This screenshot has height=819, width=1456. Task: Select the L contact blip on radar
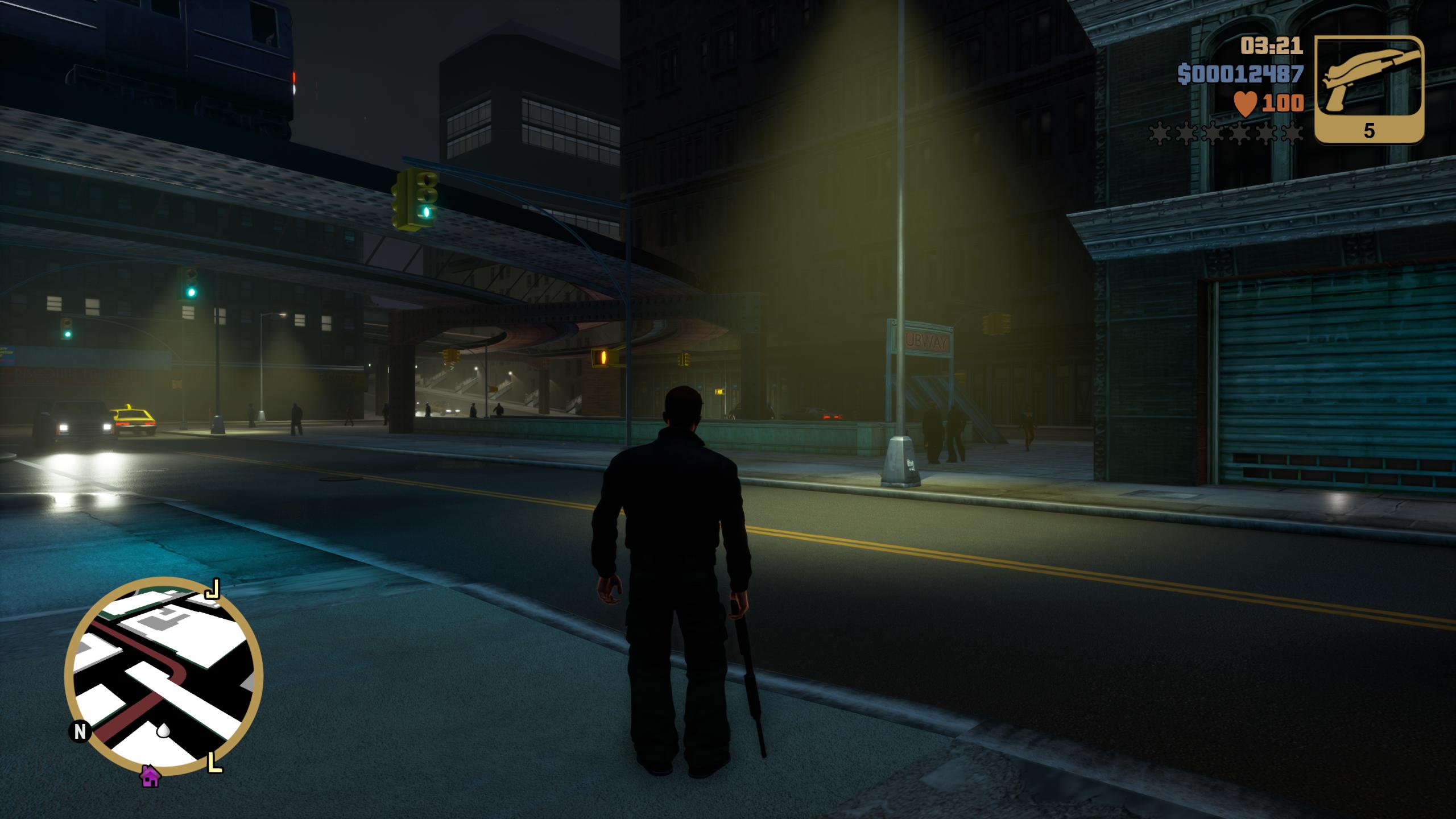click(x=215, y=762)
